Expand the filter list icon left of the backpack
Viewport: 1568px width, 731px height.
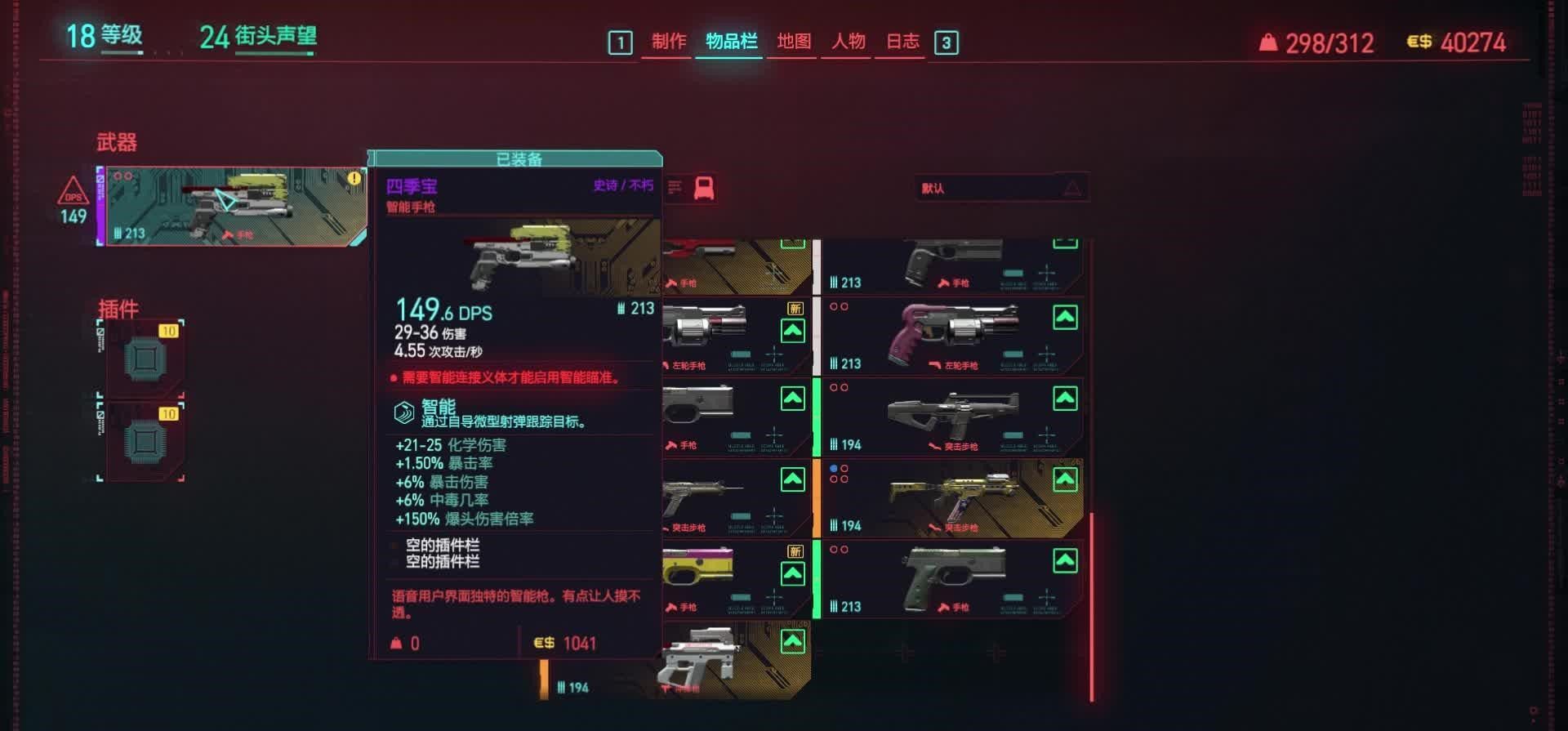pyautogui.click(x=673, y=186)
